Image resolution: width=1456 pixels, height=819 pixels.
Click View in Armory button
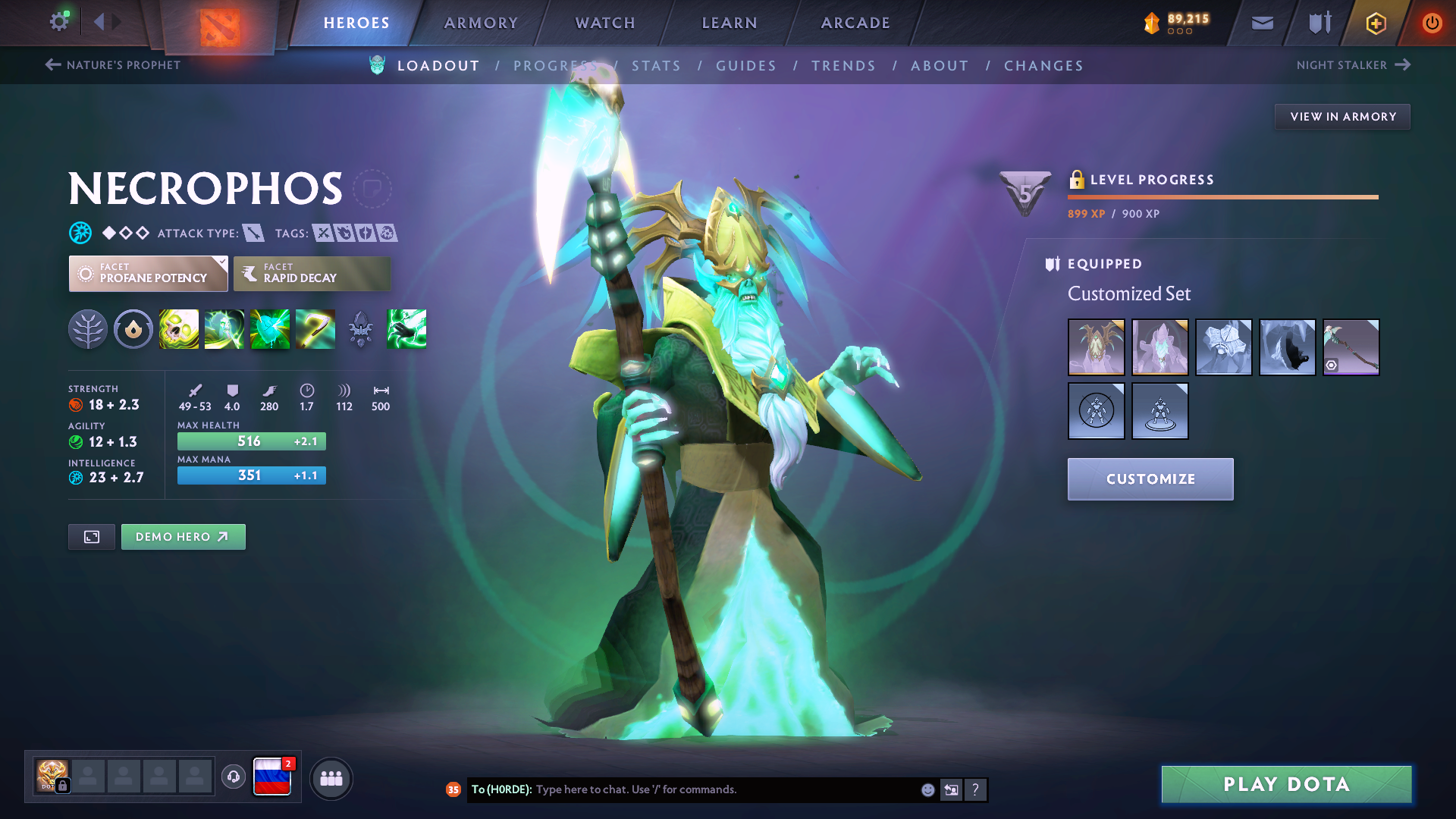[x=1342, y=117]
